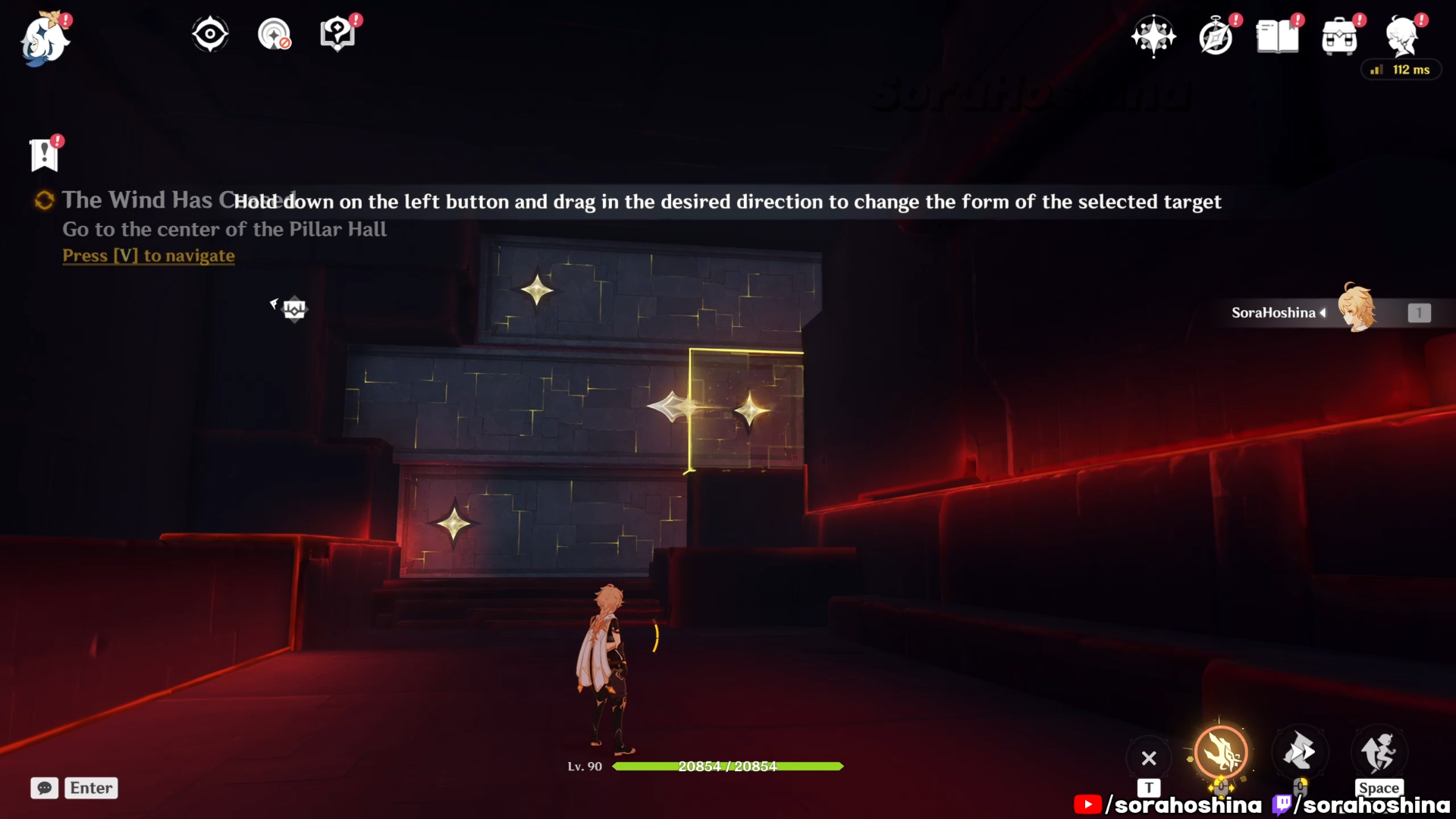Open the Adventurer Handbook book icon

click(x=1277, y=36)
